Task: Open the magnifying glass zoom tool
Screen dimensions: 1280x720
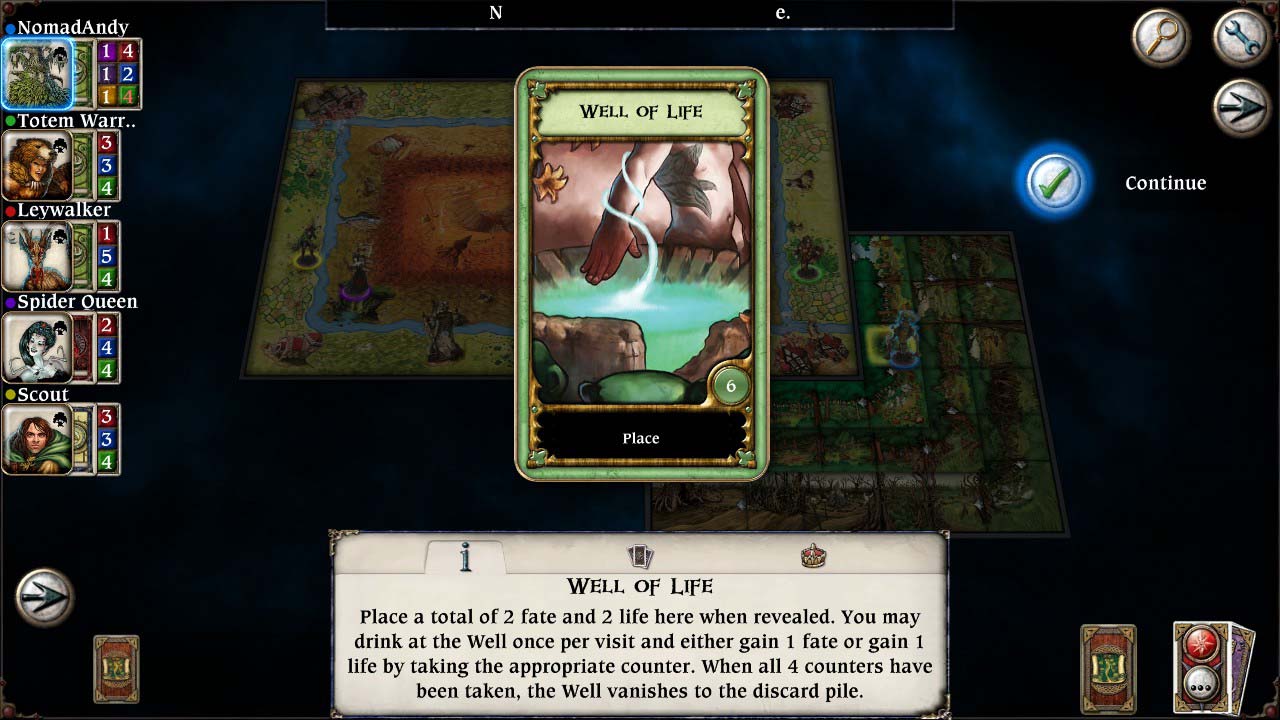Action: tap(1160, 38)
